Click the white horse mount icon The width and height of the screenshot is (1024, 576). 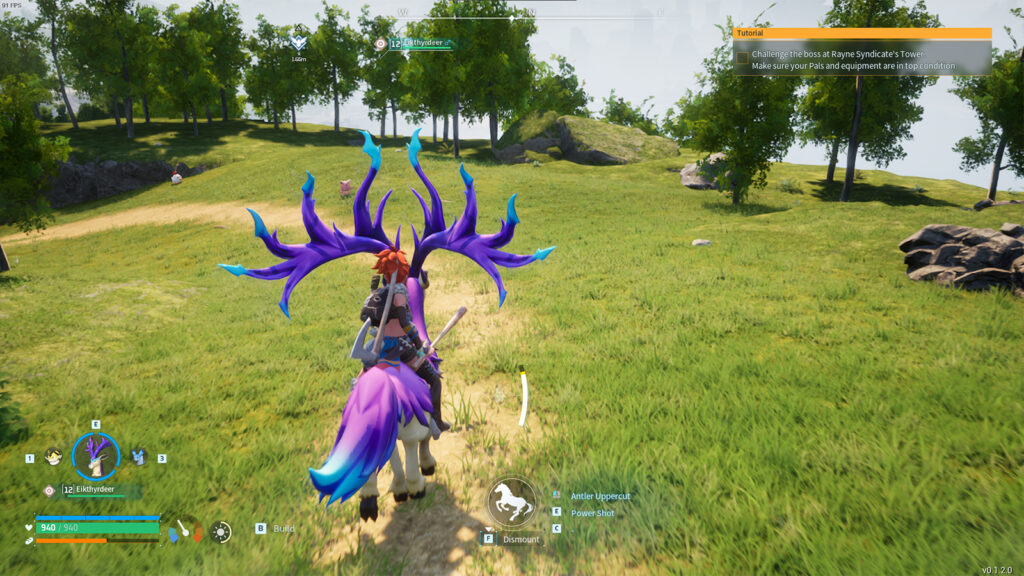tap(512, 501)
